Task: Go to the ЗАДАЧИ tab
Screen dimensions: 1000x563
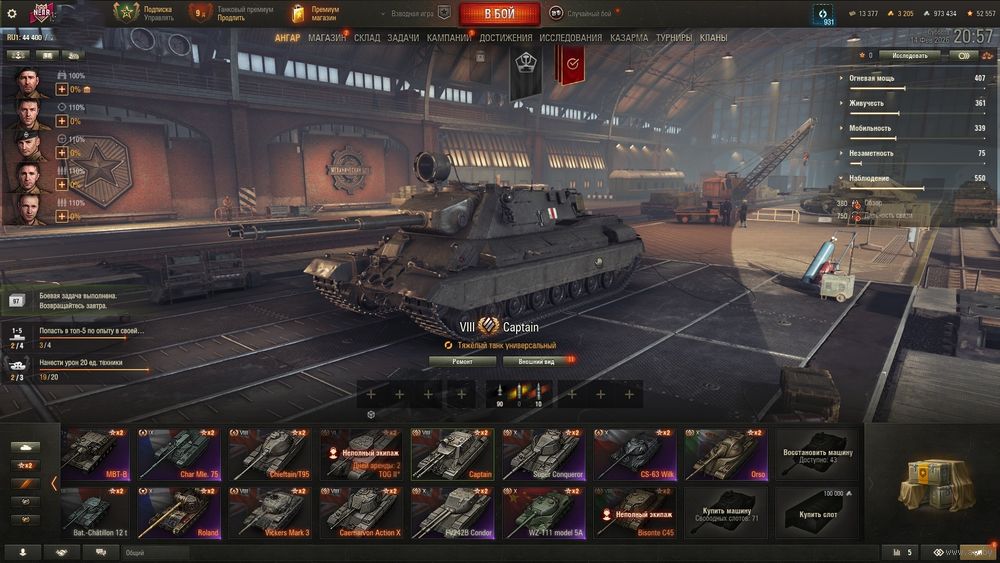Action: point(403,38)
